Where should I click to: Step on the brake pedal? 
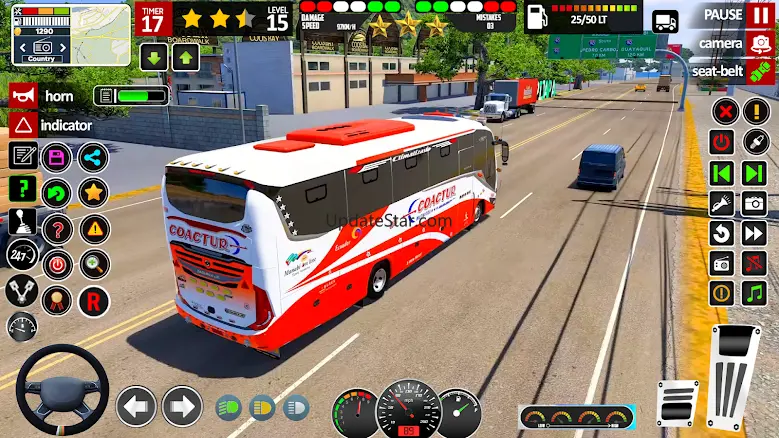[x=677, y=402]
